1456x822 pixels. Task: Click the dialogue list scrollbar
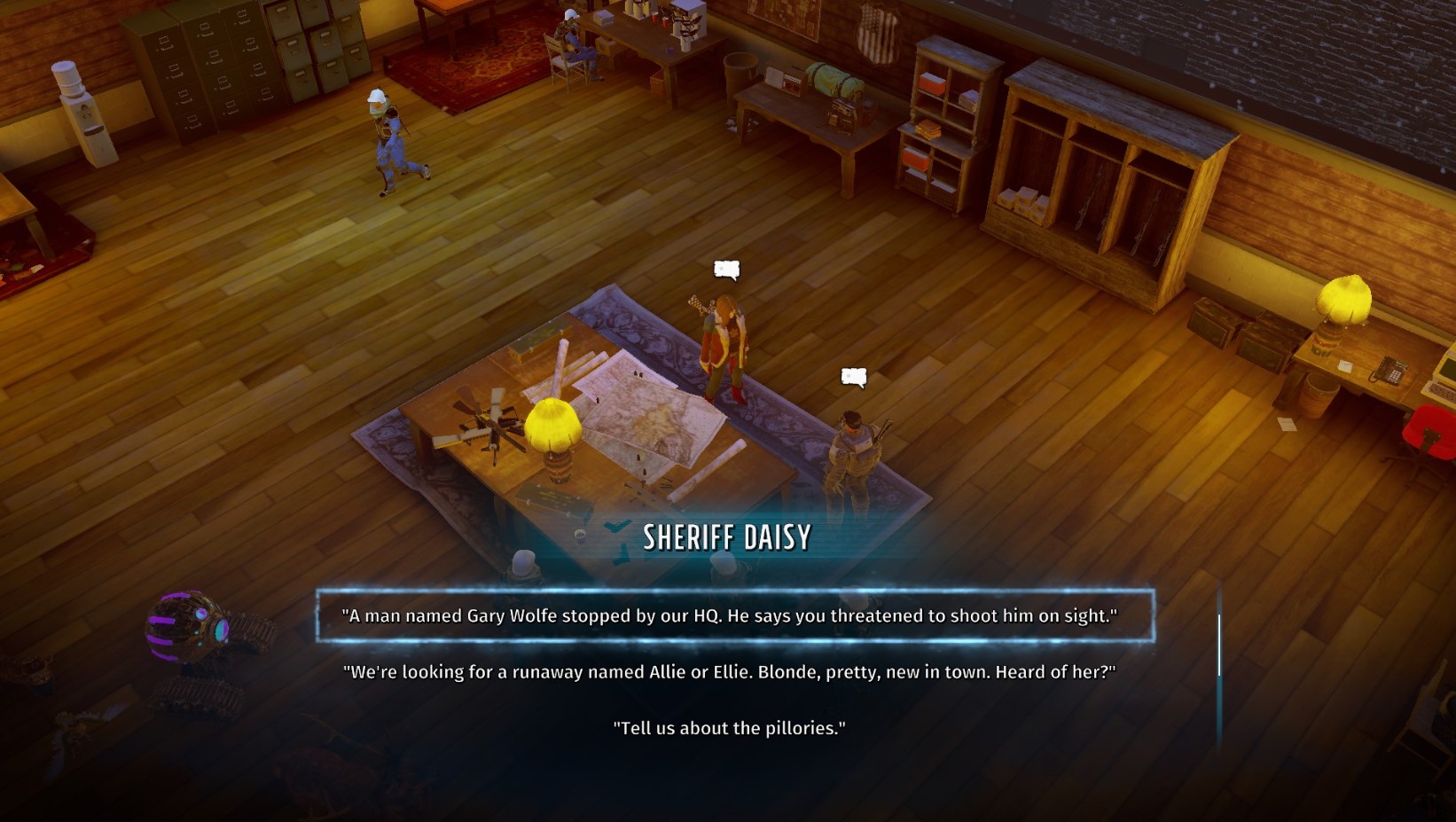point(1219,645)
